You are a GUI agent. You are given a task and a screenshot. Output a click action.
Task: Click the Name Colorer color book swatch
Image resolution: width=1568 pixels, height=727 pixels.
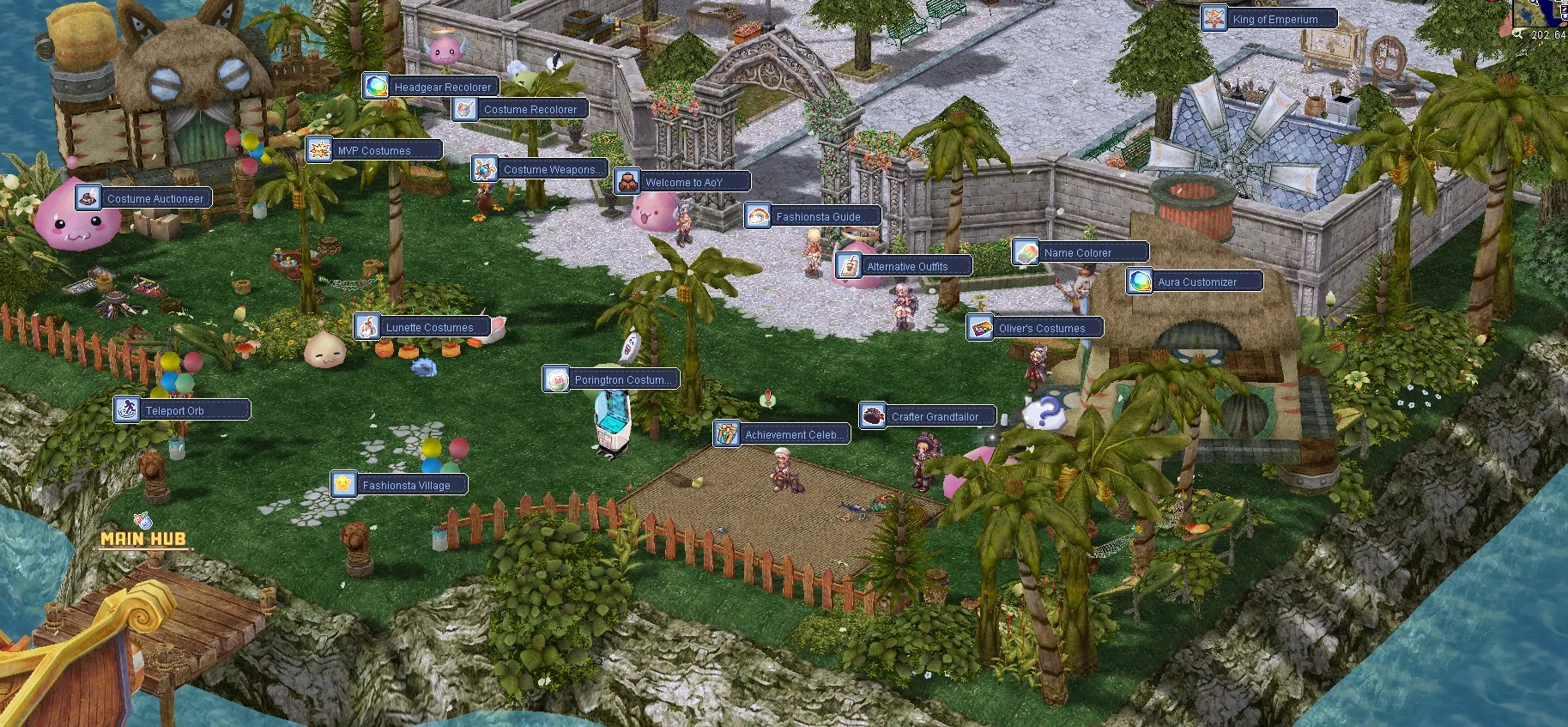click(1026, 251)
